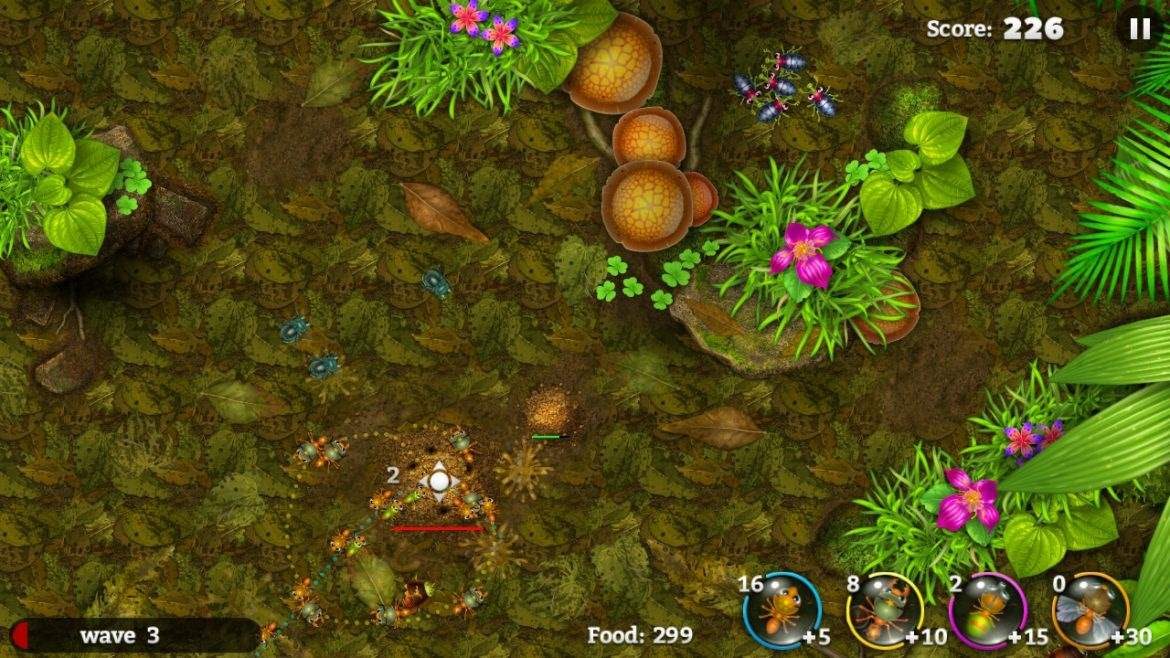
Task: Select the white anthill move marker
Action: point(438,481)
